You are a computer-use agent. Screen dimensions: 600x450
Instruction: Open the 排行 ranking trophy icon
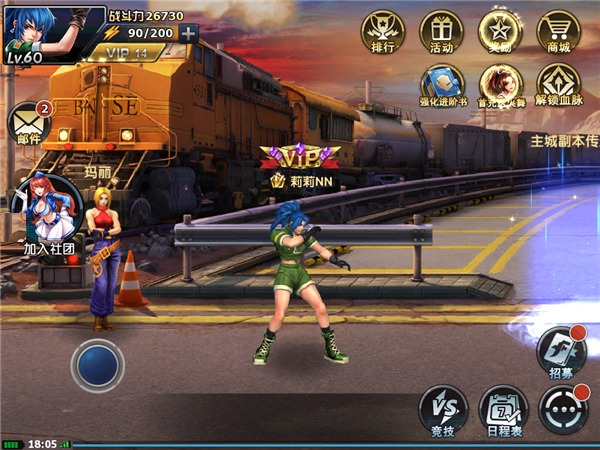[x=383, y=30]
